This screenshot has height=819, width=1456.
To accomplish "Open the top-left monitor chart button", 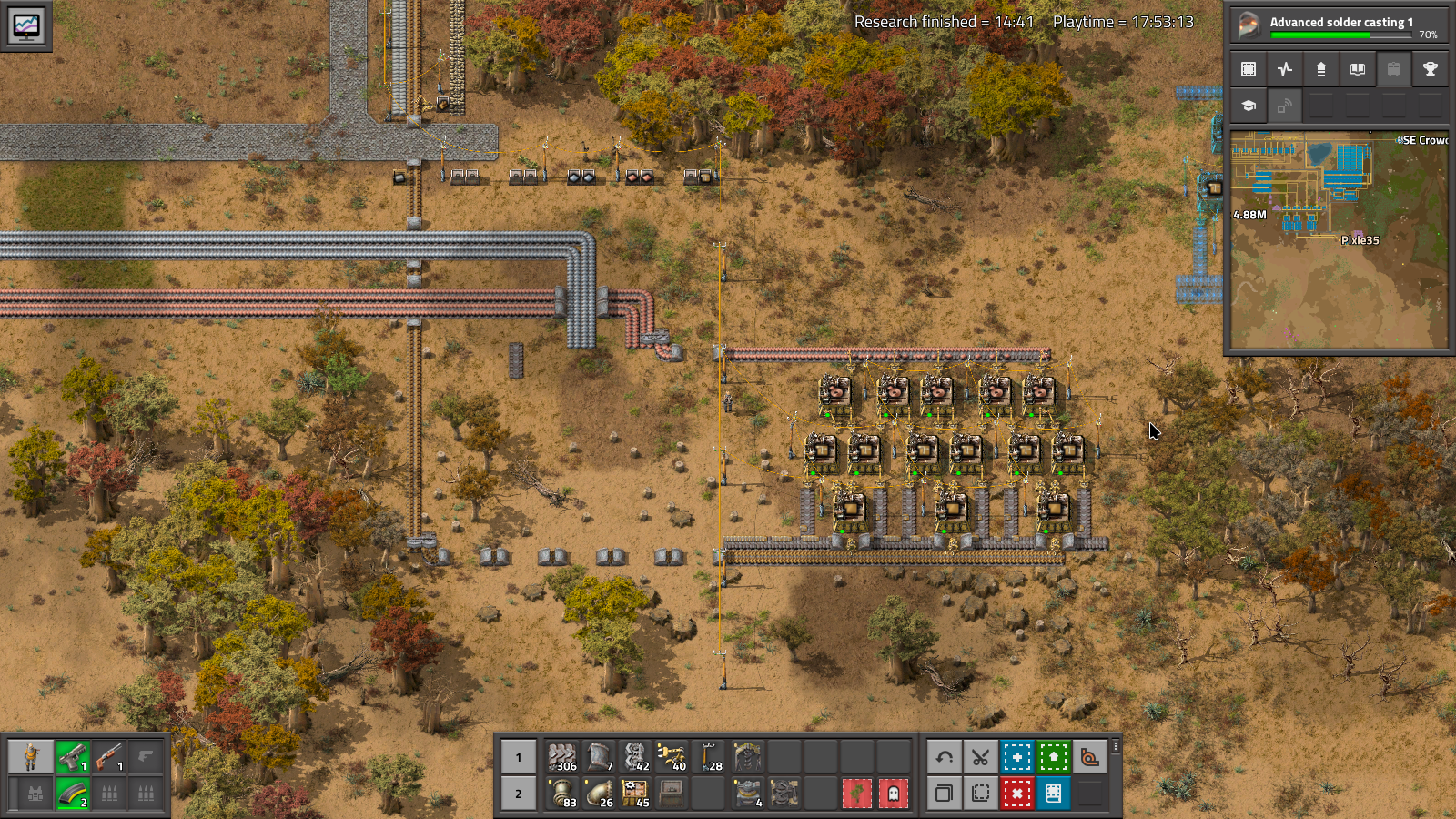I will (26, 25).
